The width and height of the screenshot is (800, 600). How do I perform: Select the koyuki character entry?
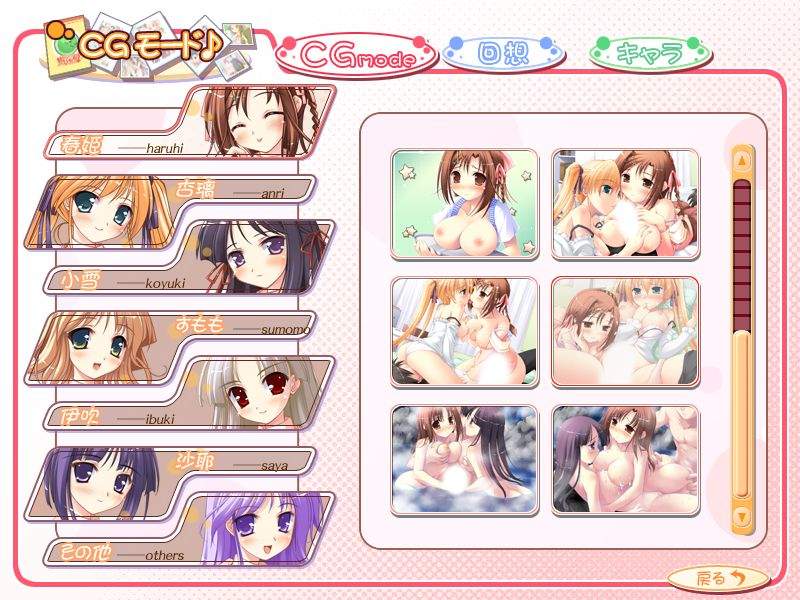click(x=190, y=258)
